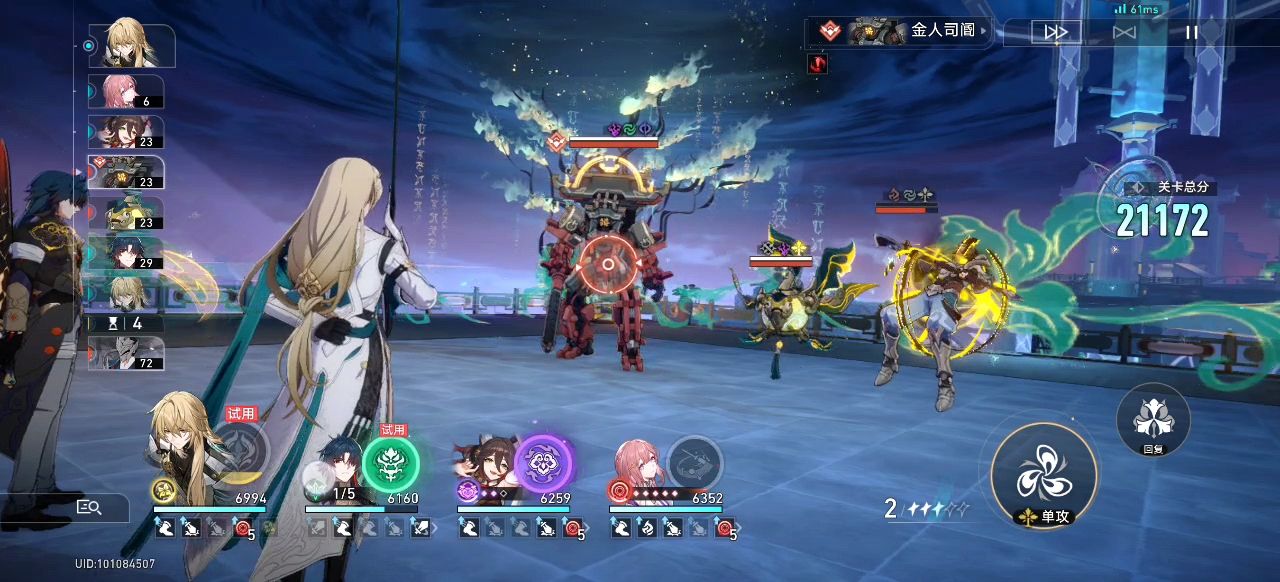This screenshot has width=1280, height=582.
Task: Select the red robot enemy's turn order entry
Action: click(126, 172)
